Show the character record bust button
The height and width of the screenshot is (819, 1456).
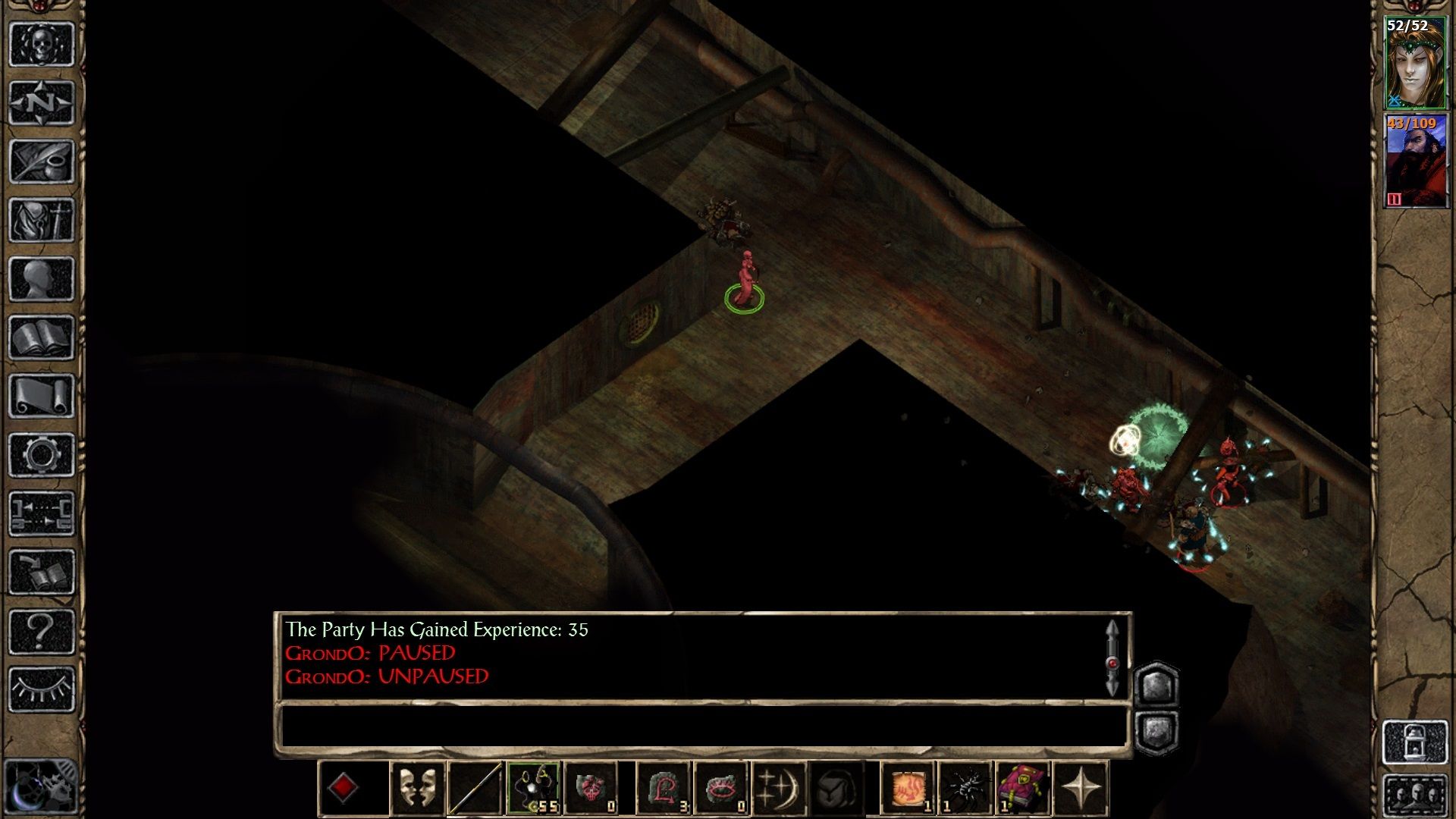coord(41,279)
